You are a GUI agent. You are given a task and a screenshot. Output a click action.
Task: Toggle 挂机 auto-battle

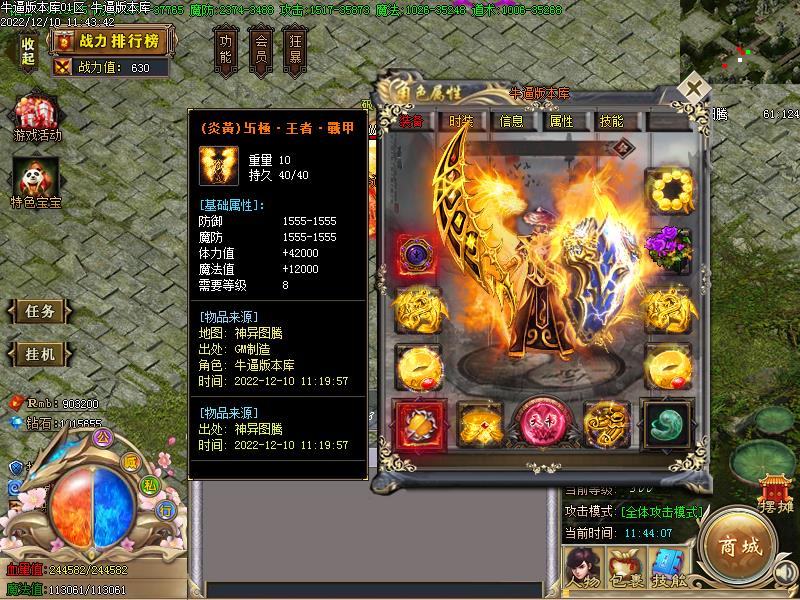40,354
